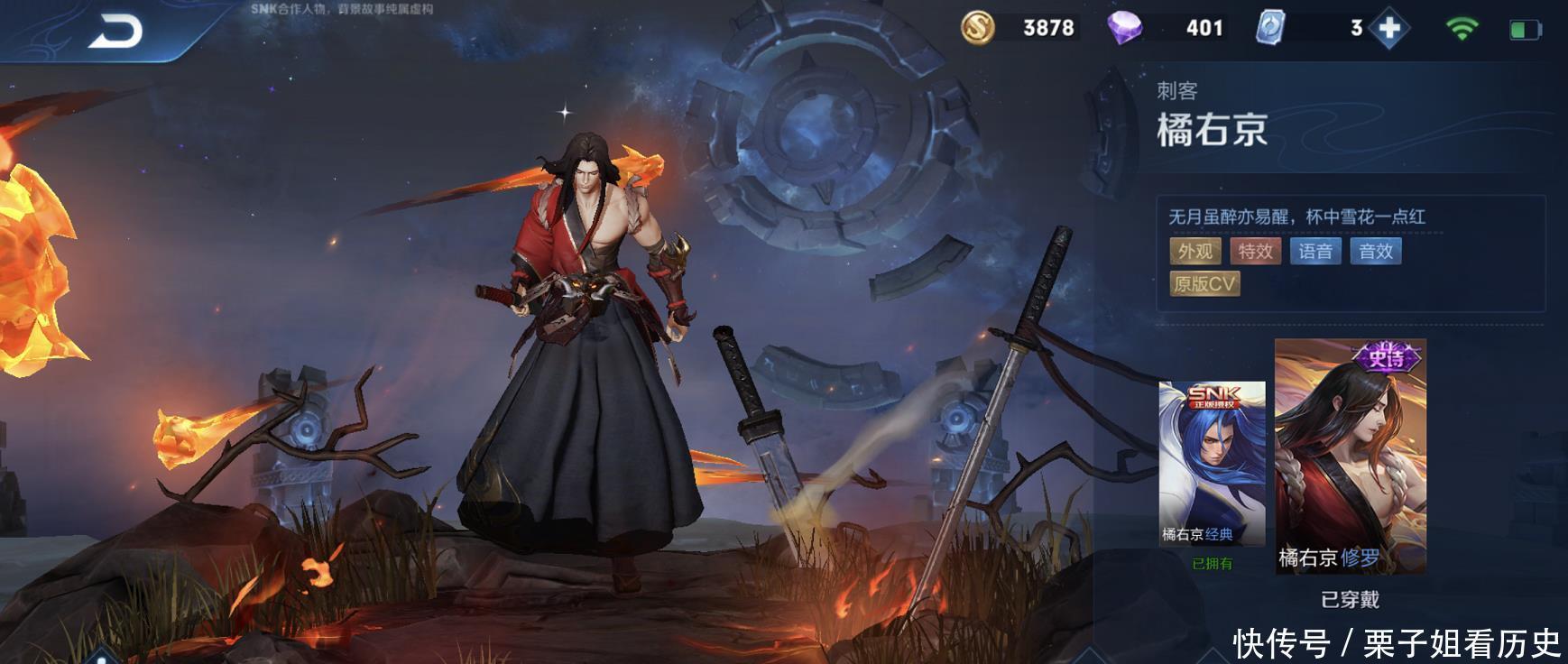Go back using the return arrow
Image resolution: width=1568 pixels, height=664 pixels.
pos(116,32)
